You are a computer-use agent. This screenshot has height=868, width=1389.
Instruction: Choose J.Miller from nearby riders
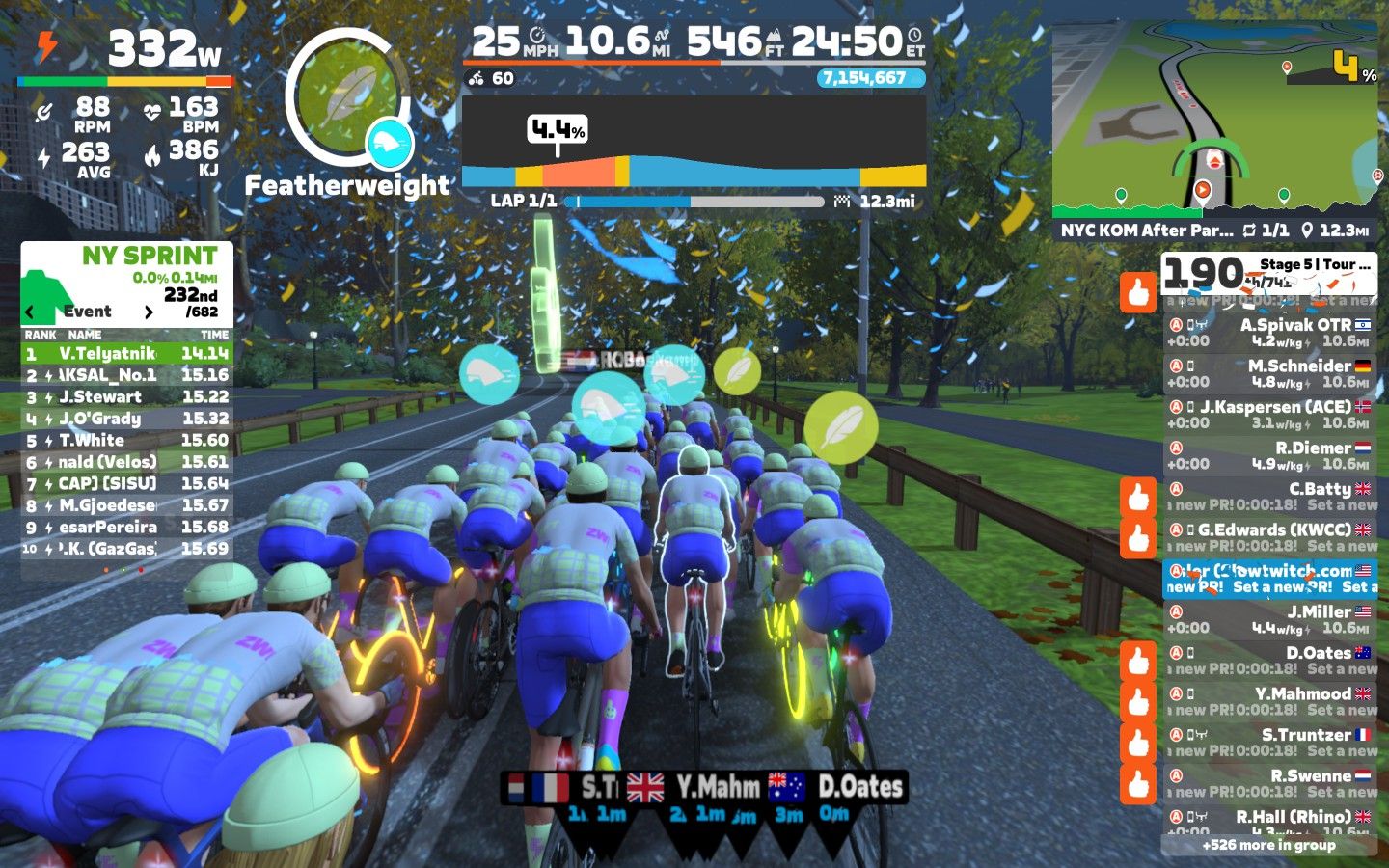pos(1268,619)
